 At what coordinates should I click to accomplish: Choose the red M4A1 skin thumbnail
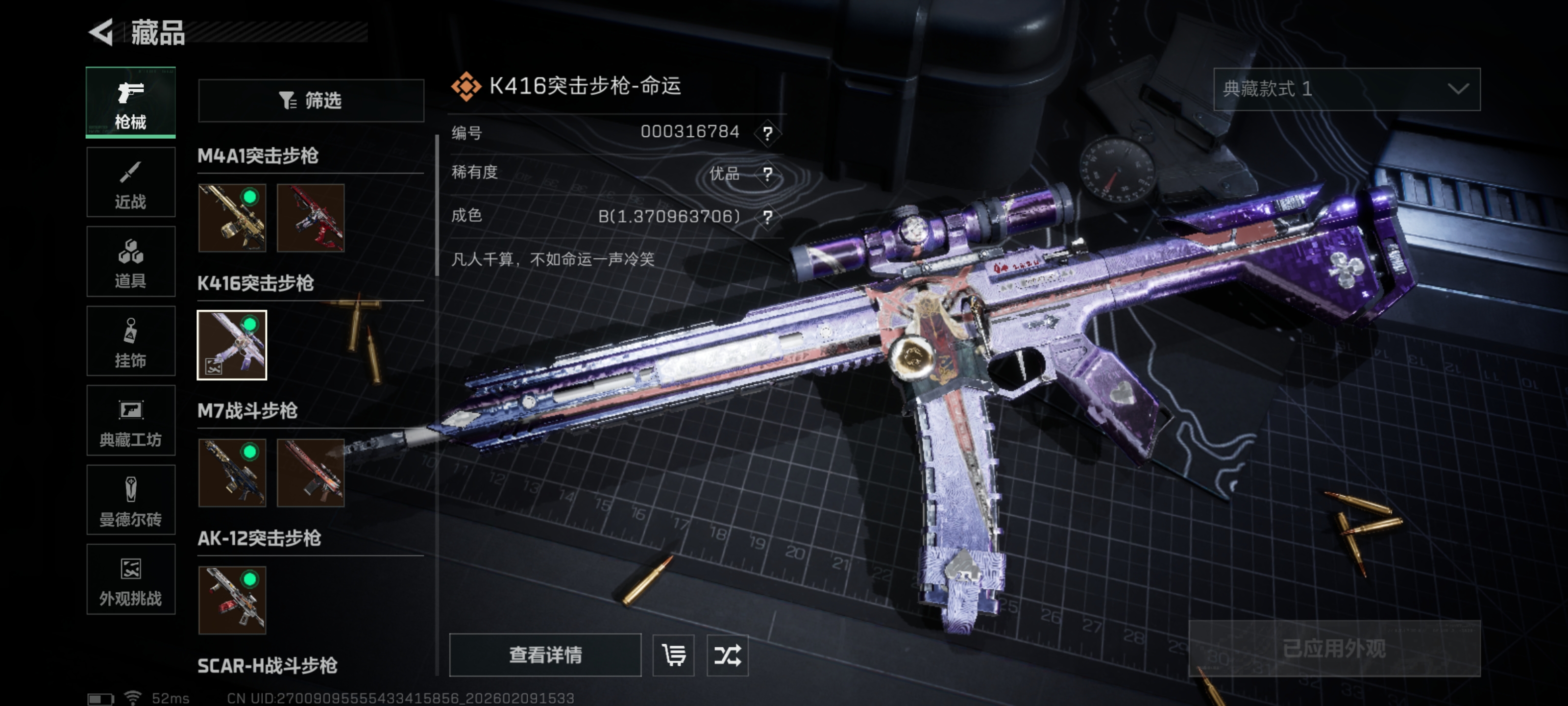click(x=311, y=218)
